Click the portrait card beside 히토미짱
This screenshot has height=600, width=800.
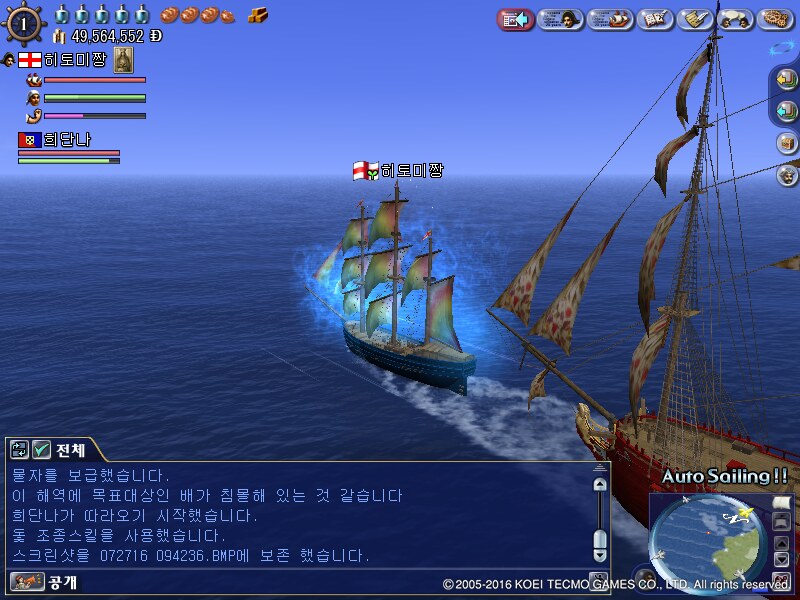tap(124, 59)
